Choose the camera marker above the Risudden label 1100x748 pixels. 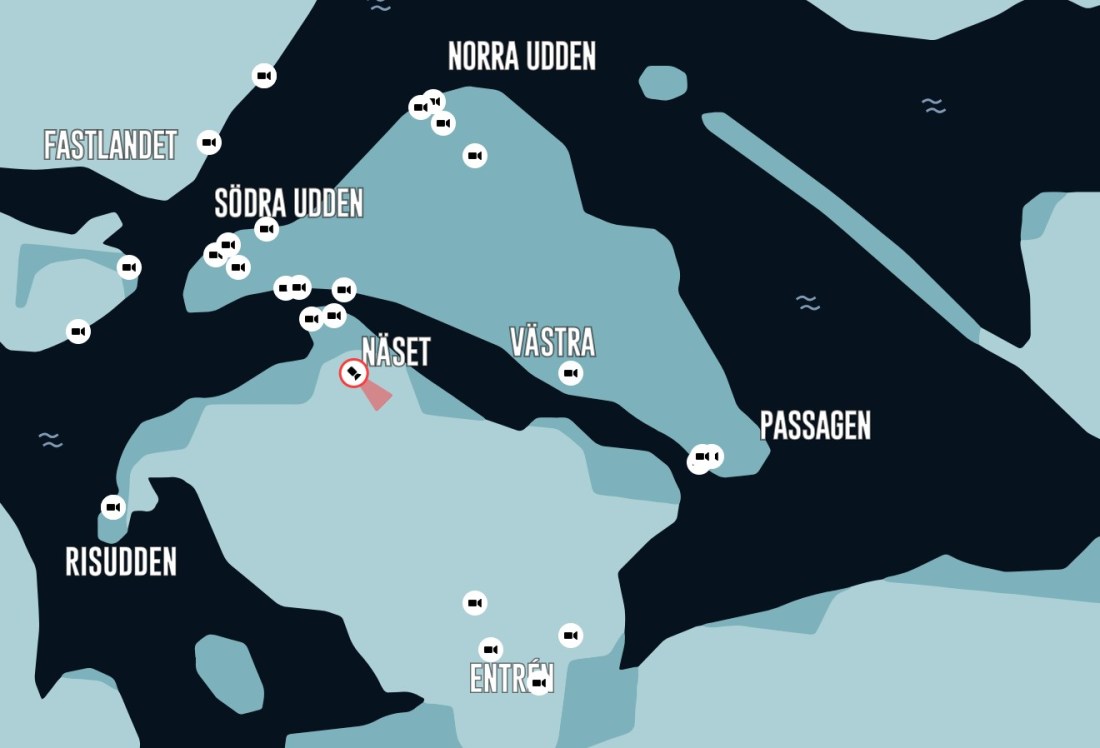[x=114, y=507]
